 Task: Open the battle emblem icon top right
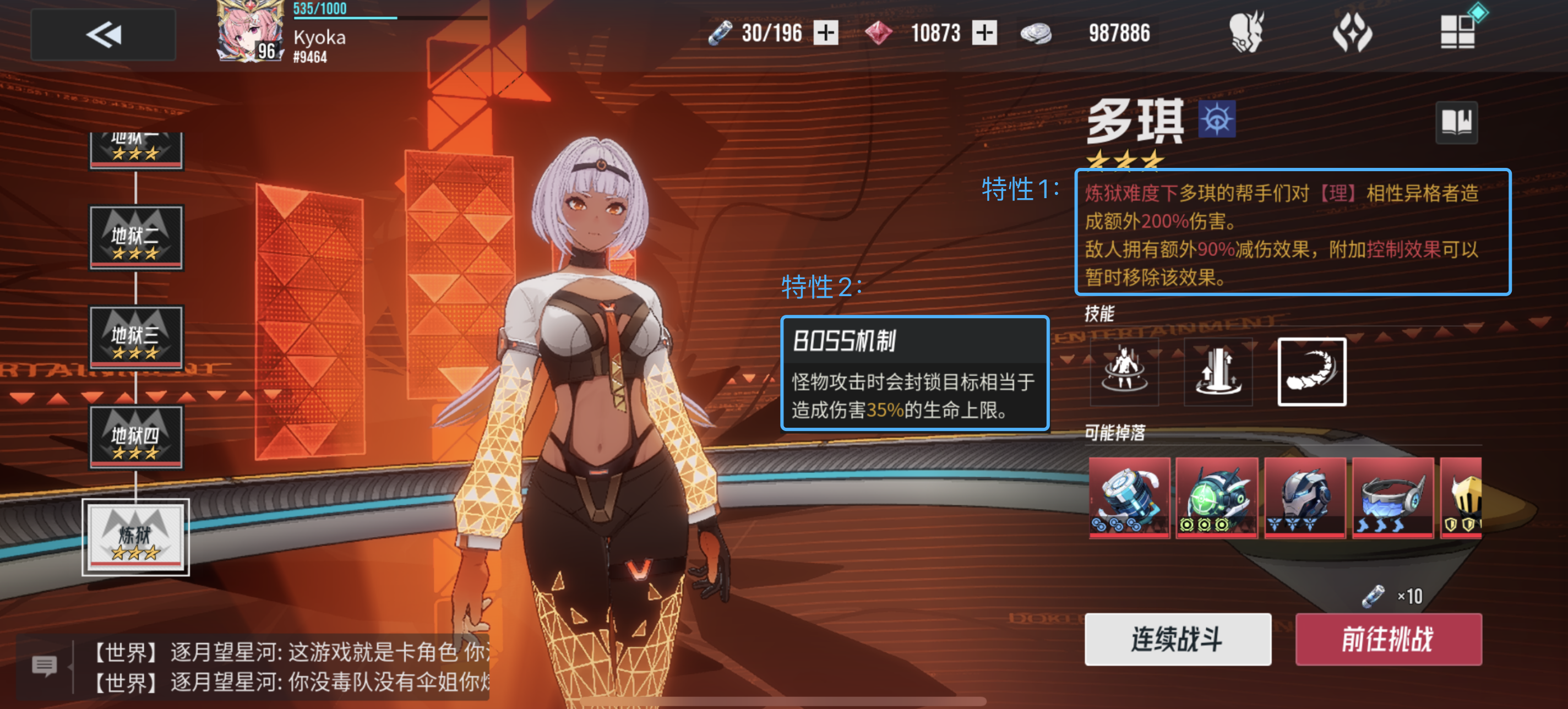click(1353, 34)
